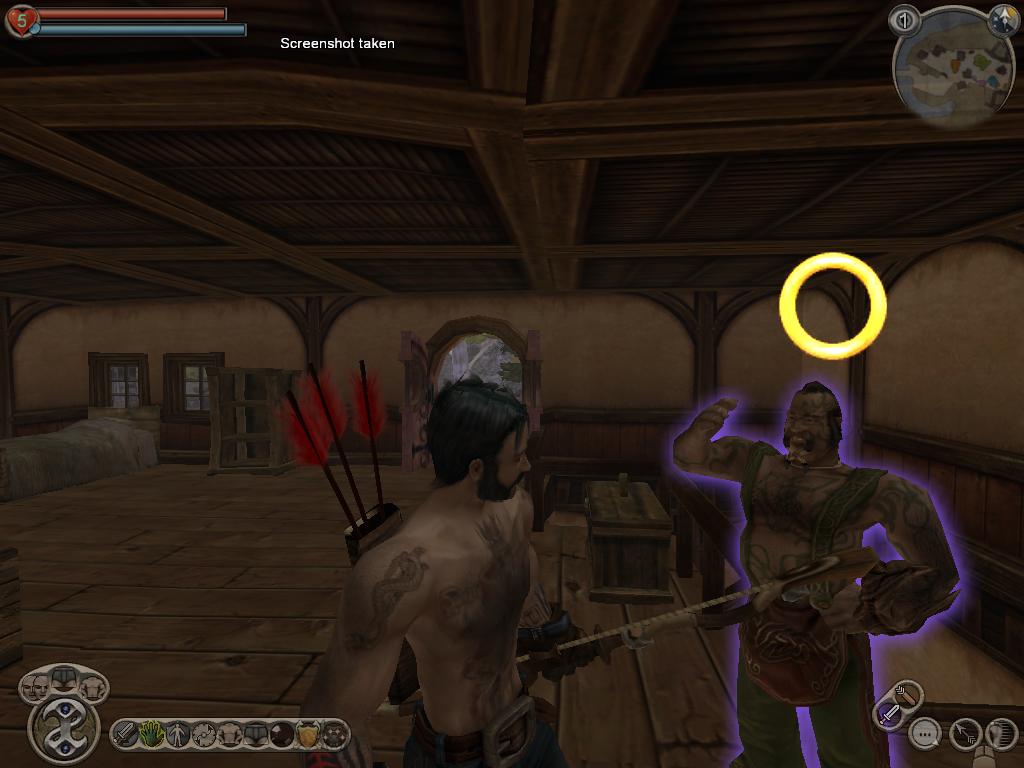This screenshot has height=768, width=1024.
Task: Choose the standing body figure icon
Action: [177, 734]
